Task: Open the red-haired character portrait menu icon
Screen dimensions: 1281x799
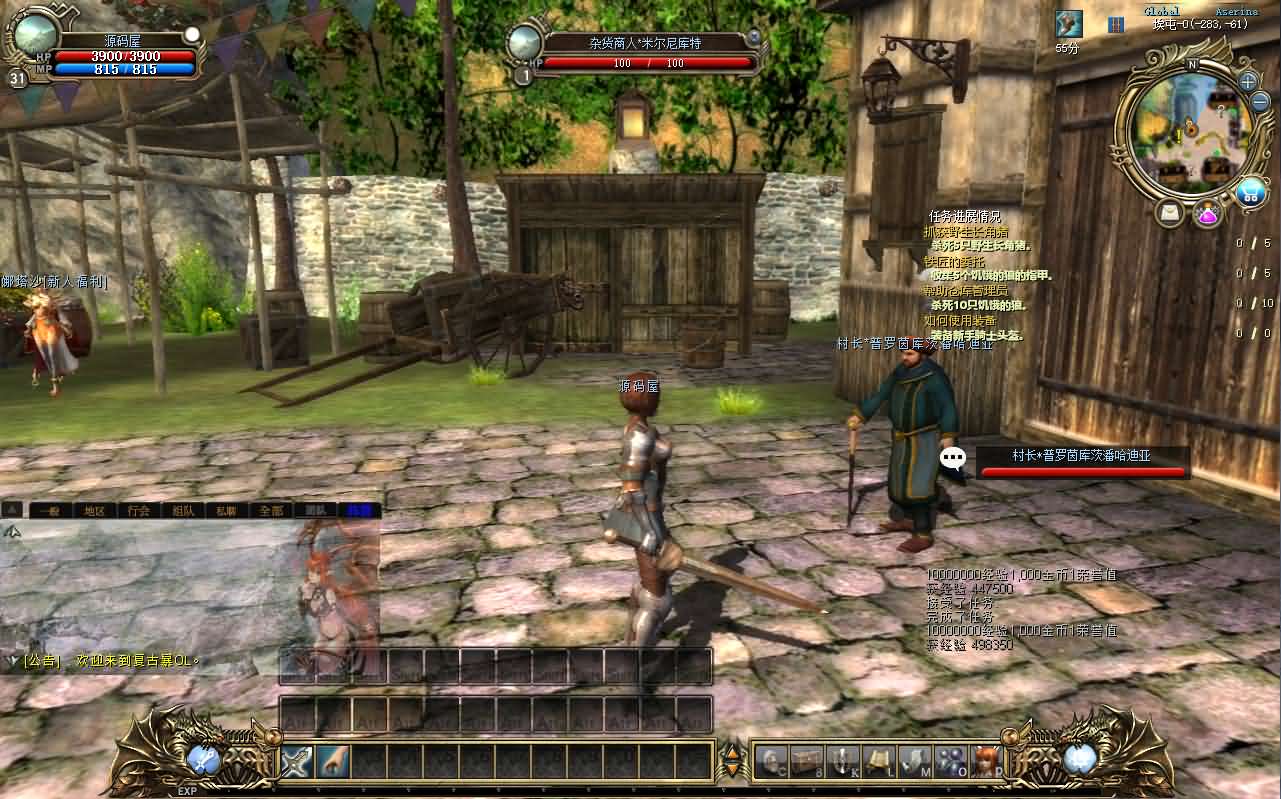Action: click(985, 762)
